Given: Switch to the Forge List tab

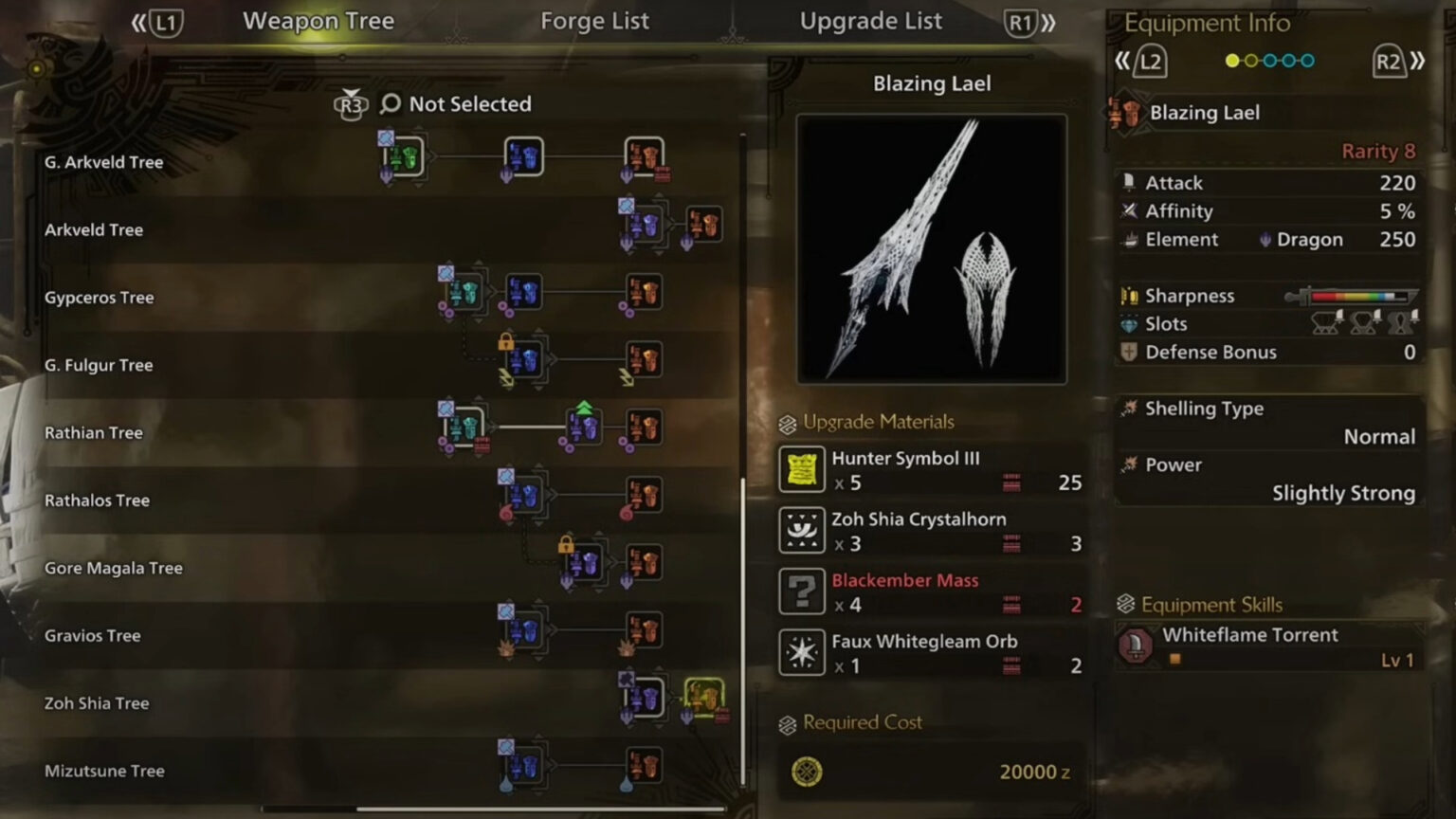Looking at the screenshot, I should 594,21.
